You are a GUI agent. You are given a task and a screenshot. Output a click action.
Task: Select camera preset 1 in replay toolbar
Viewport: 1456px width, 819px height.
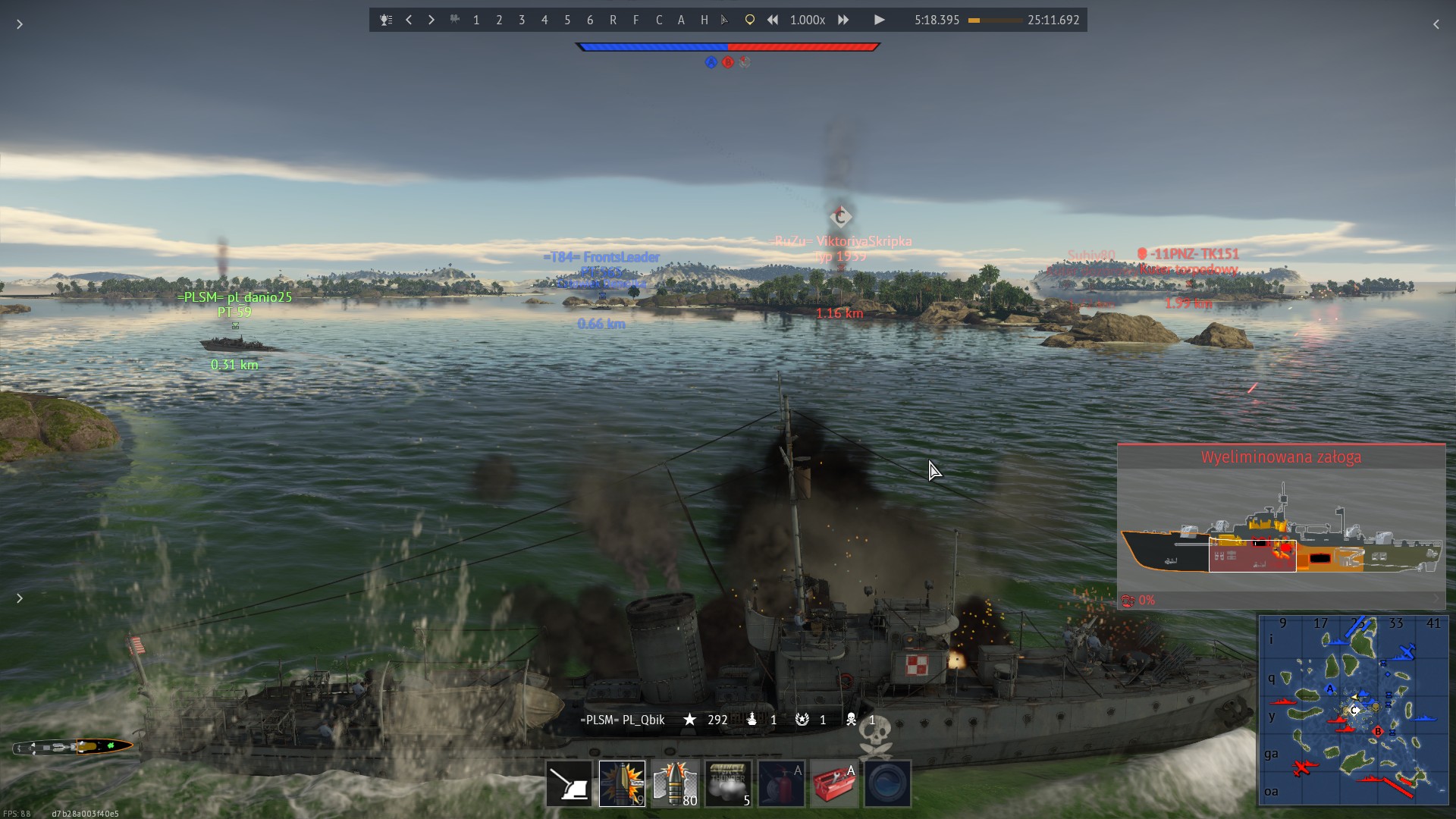[476, 20]
